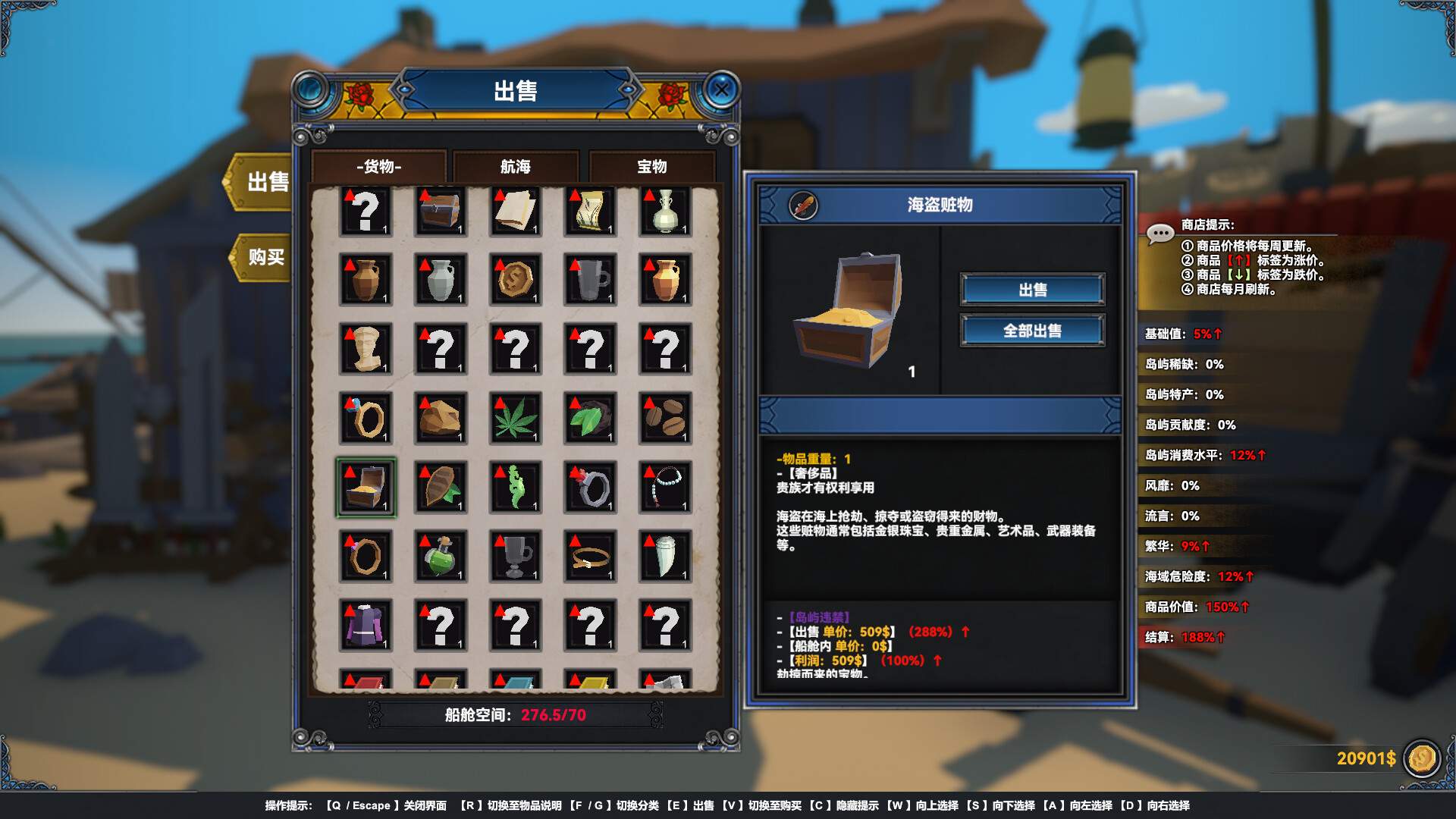Select the pearl necklace item
The image size is (1456, 819).
(x=665, y=486)
